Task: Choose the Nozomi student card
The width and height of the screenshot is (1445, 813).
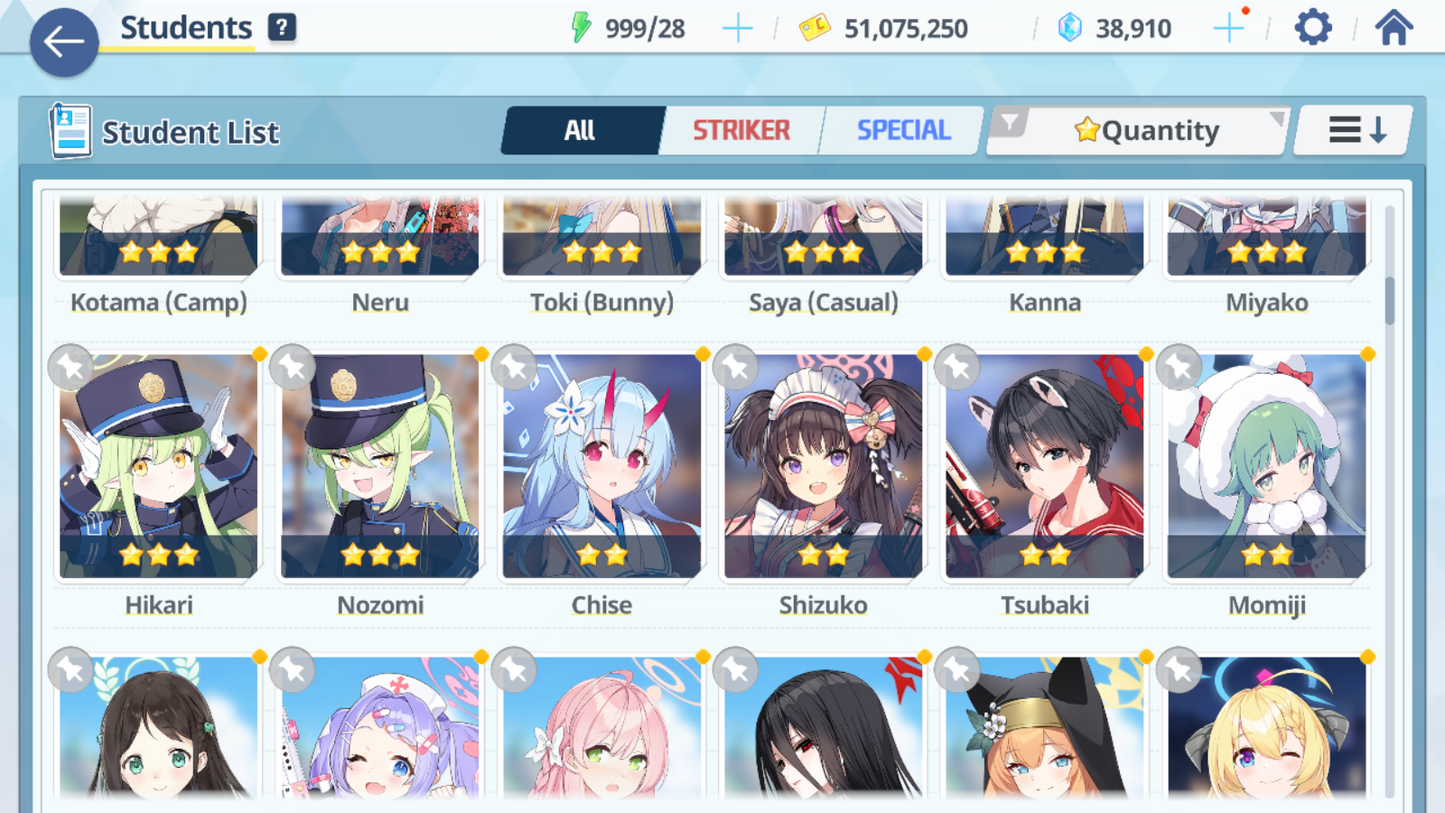Action: click(x=380, y=466)
